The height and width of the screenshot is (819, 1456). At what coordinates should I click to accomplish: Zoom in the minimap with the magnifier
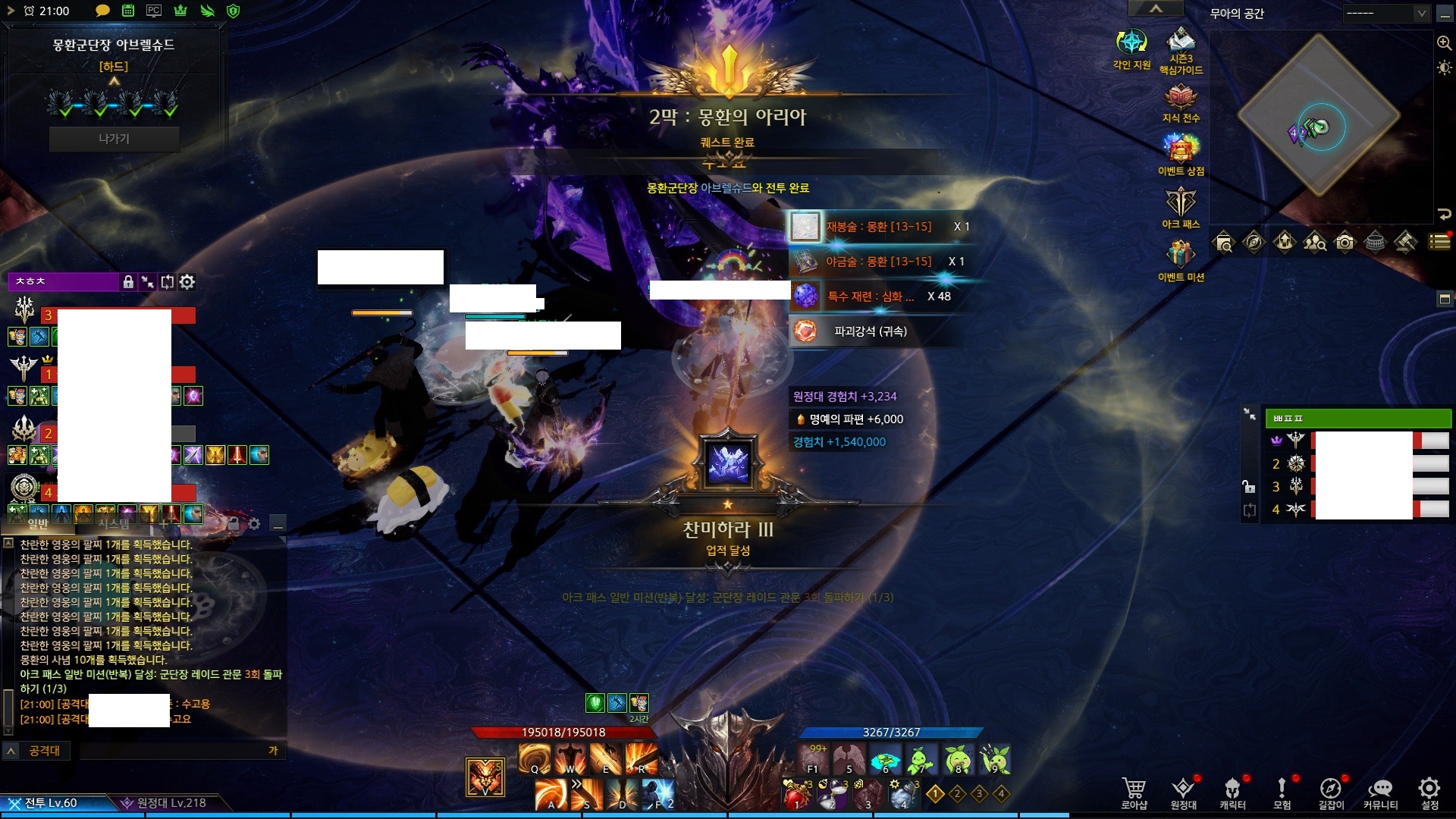tap(1444, 43)
